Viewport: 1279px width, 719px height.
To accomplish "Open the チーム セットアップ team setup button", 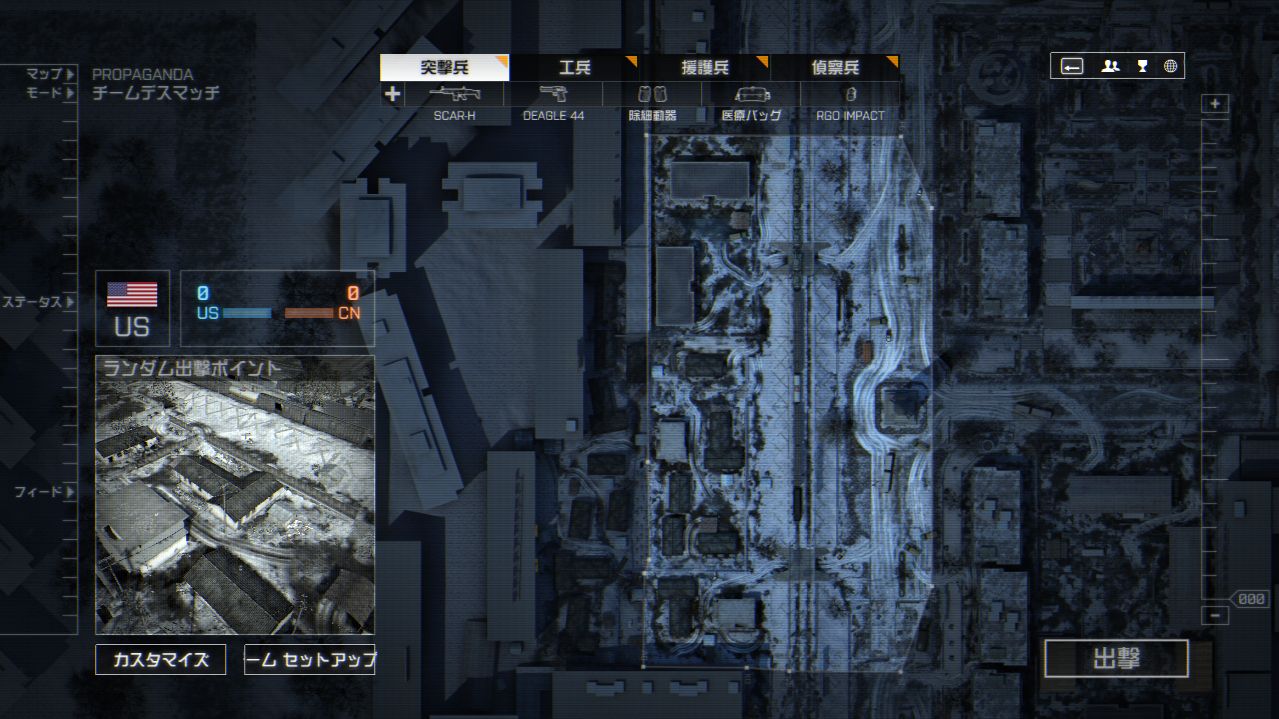I will (310, 660).
